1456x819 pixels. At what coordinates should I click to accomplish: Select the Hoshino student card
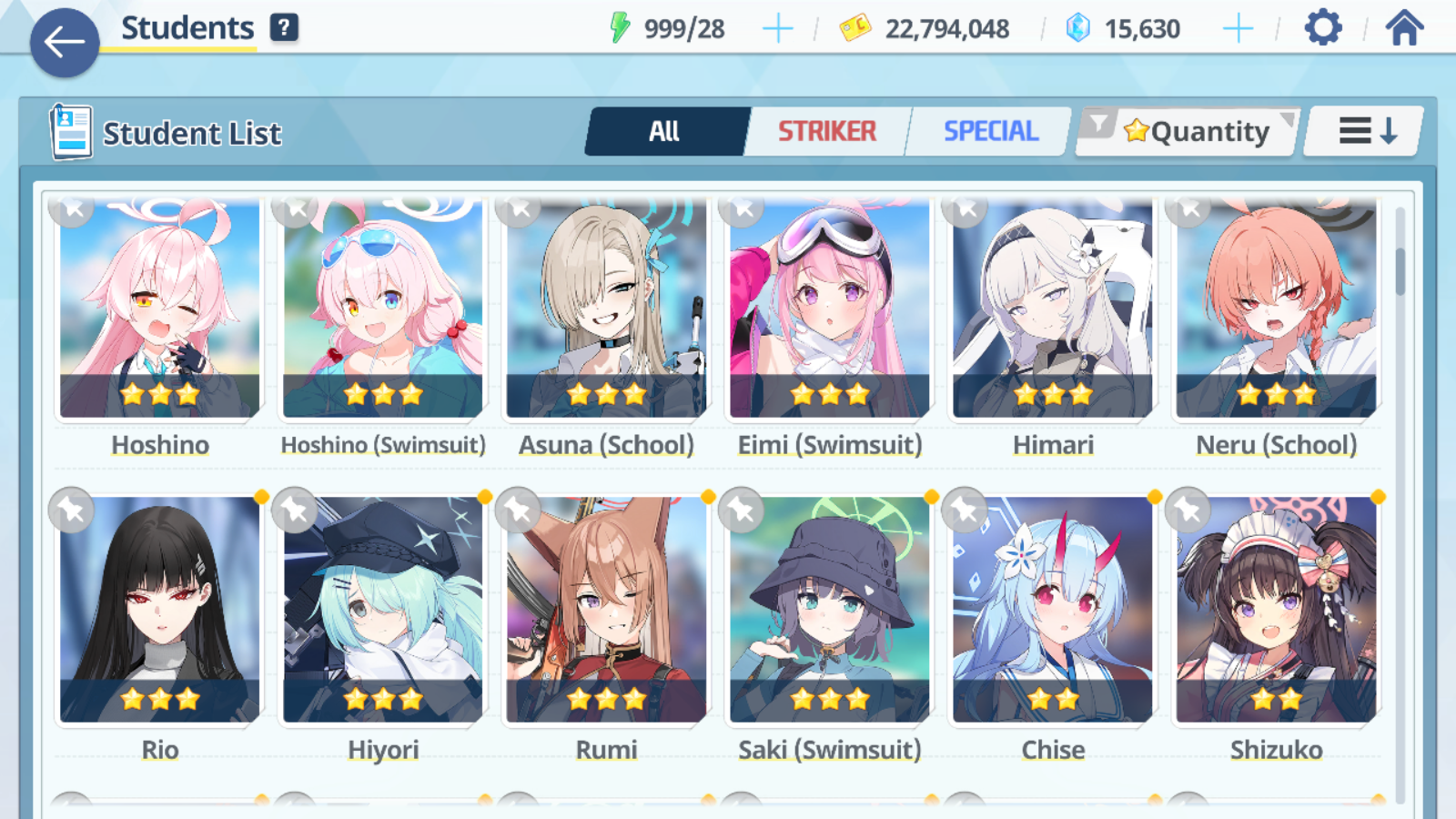[160, 309]
